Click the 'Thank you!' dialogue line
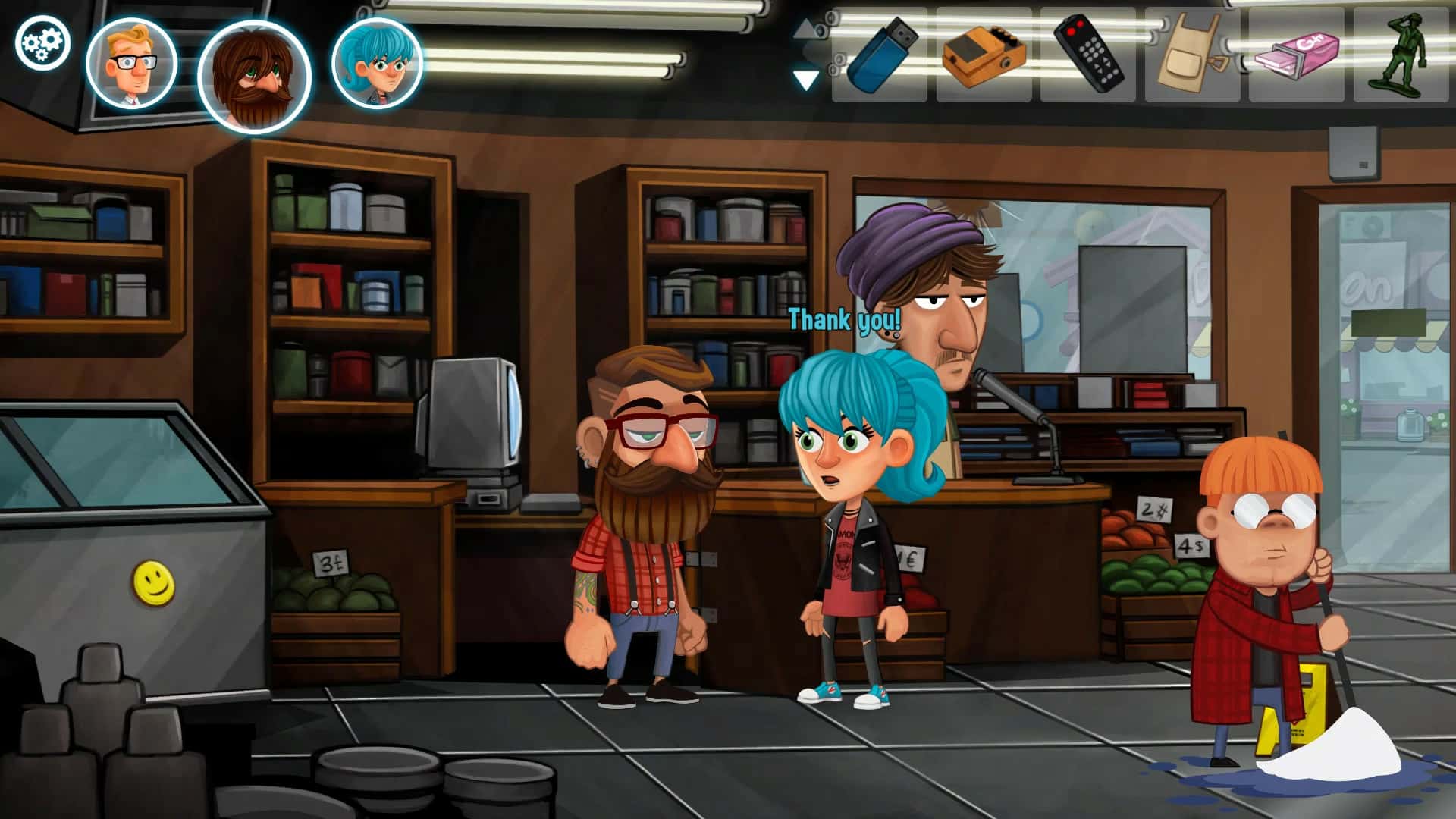 point(842,318)
